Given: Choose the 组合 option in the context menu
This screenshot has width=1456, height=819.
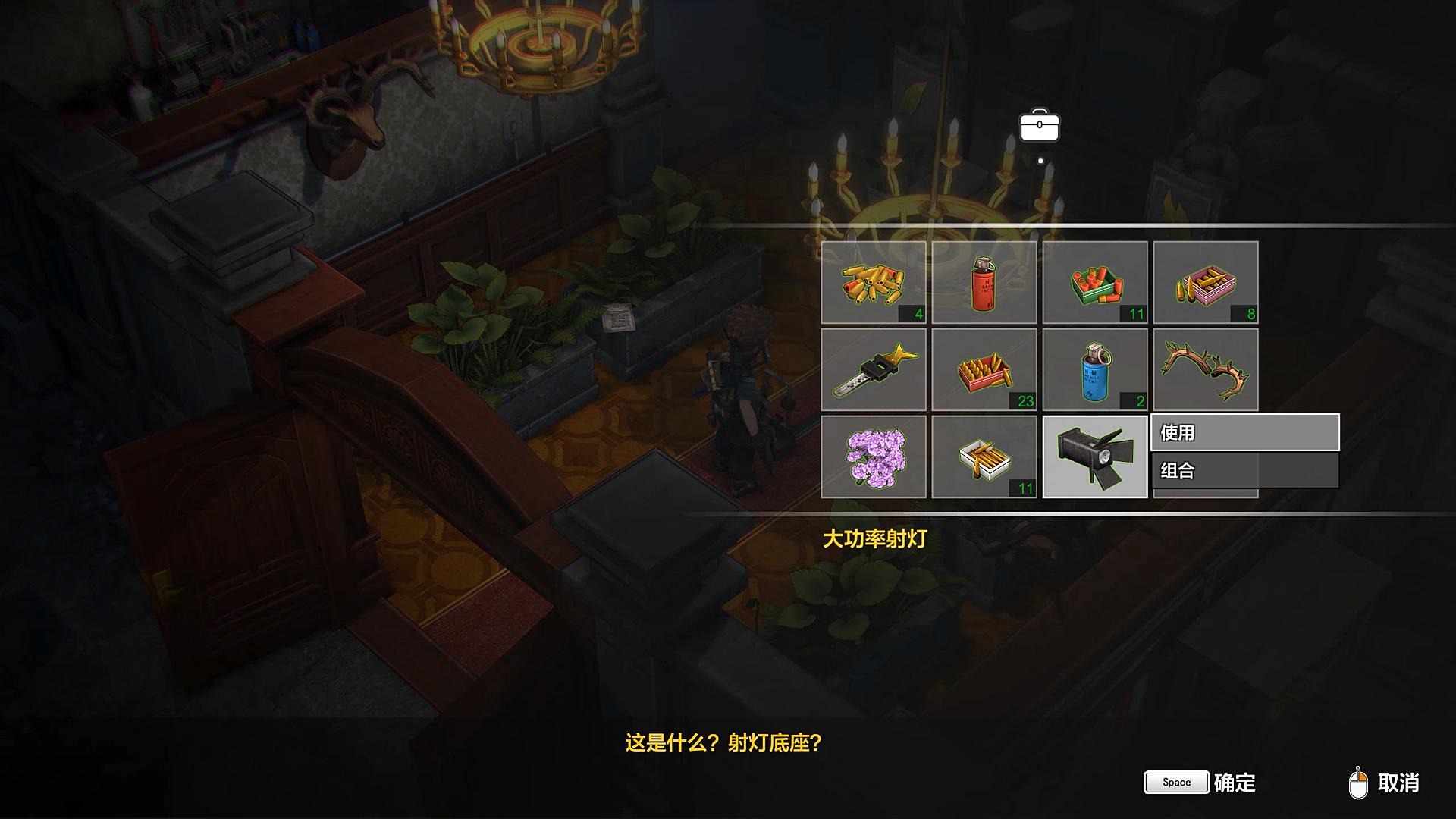Looking at the screenshot, I should pos(1244,472).
